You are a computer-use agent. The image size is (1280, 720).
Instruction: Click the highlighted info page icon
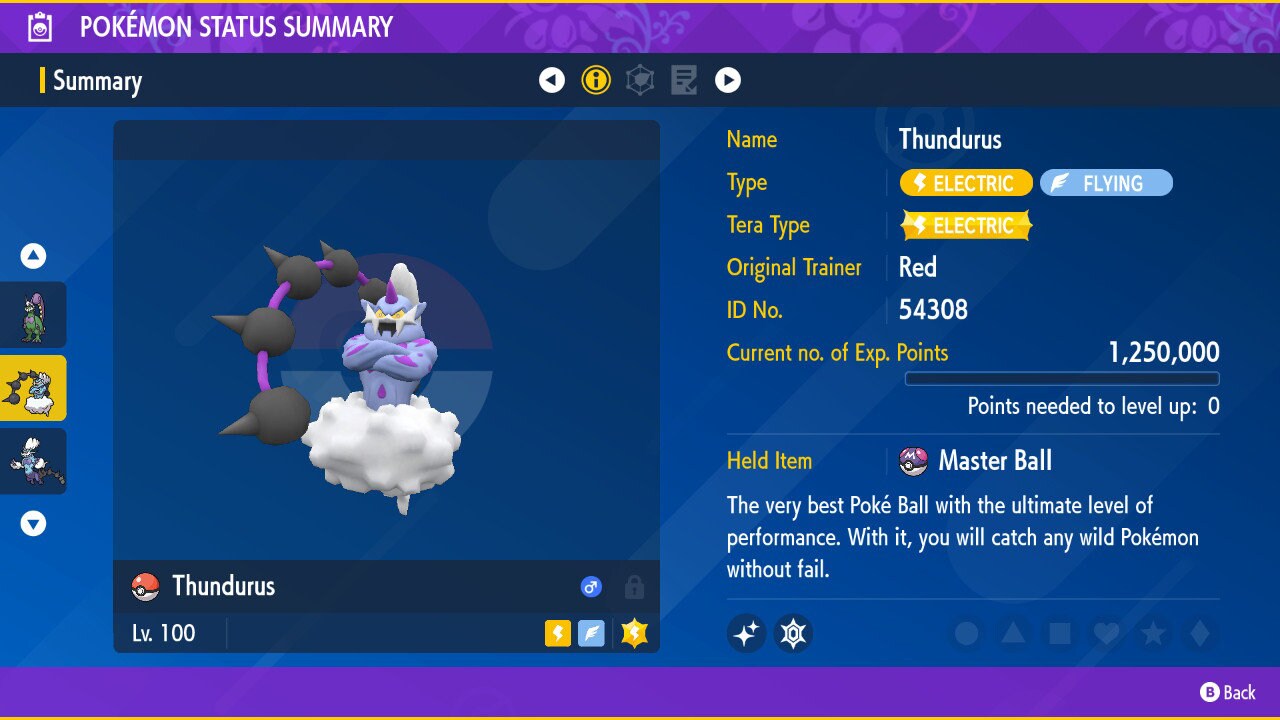(x=596, y=80)
